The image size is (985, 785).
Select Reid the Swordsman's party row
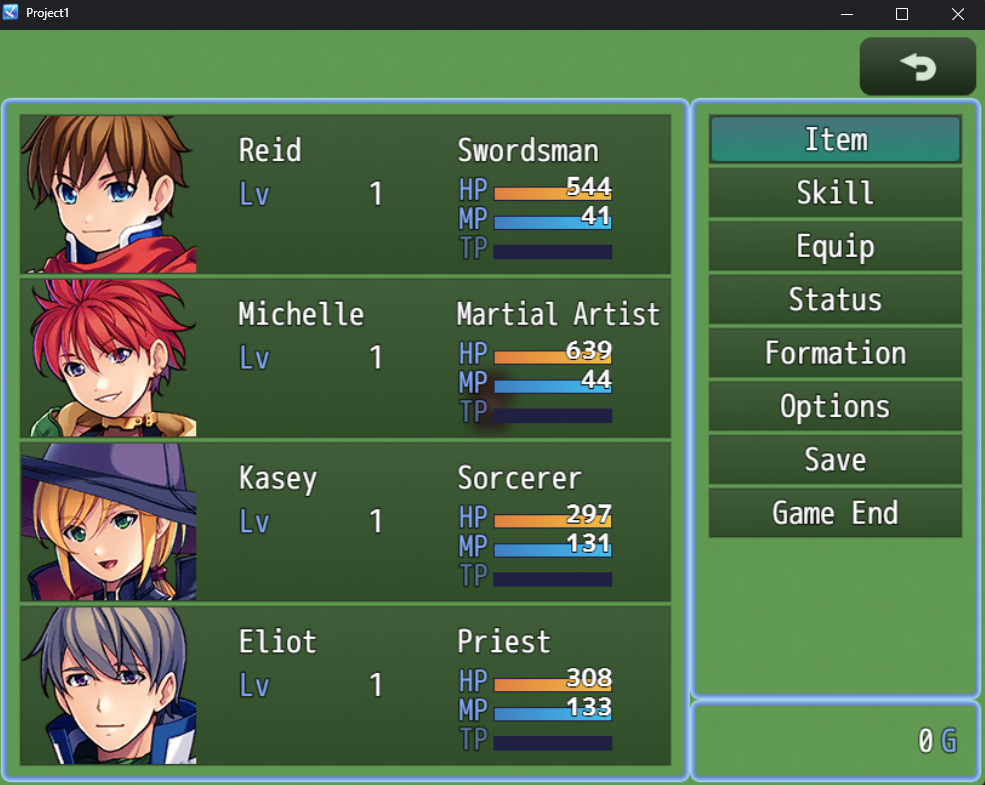click(x=345, y=194)
